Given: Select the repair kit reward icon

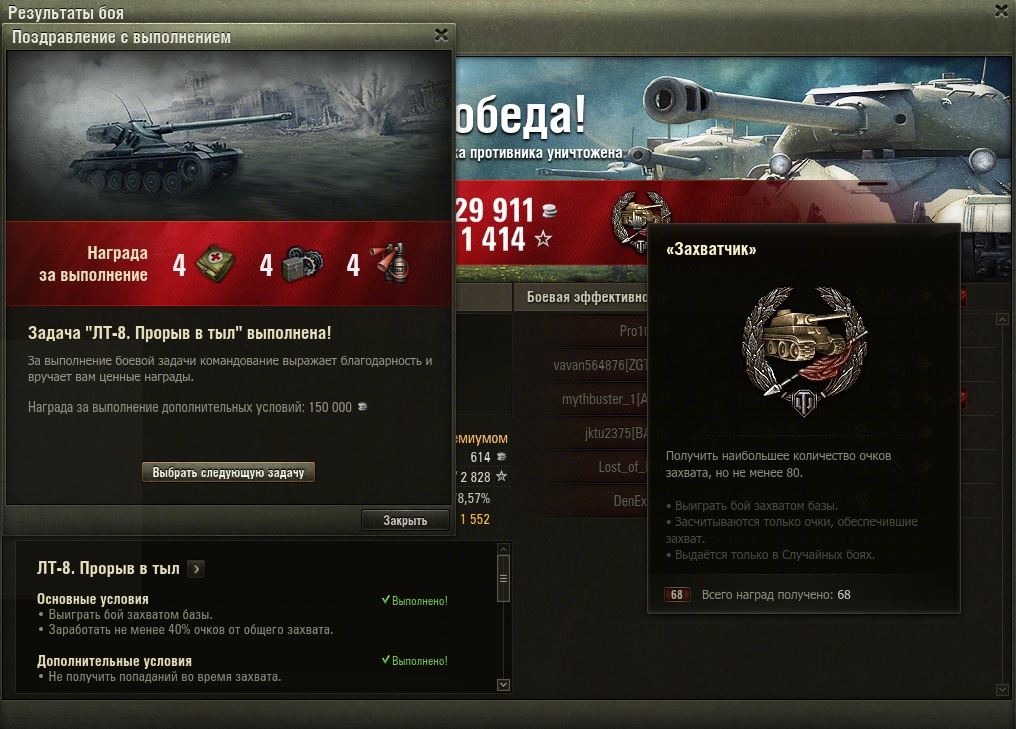Looking at the screenshot, I should pos(302,265).
